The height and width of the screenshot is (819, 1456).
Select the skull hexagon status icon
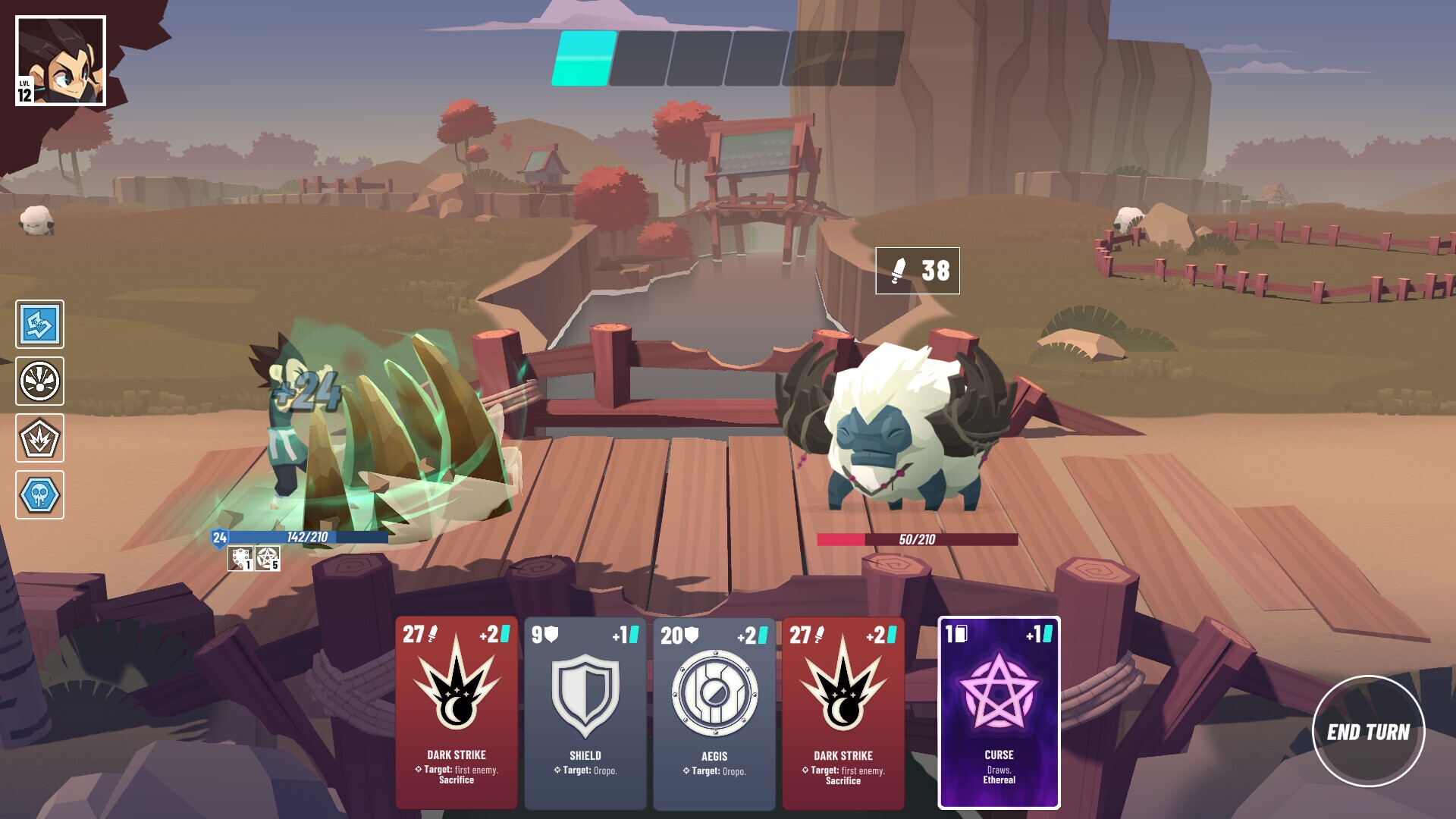click(40, 493)
